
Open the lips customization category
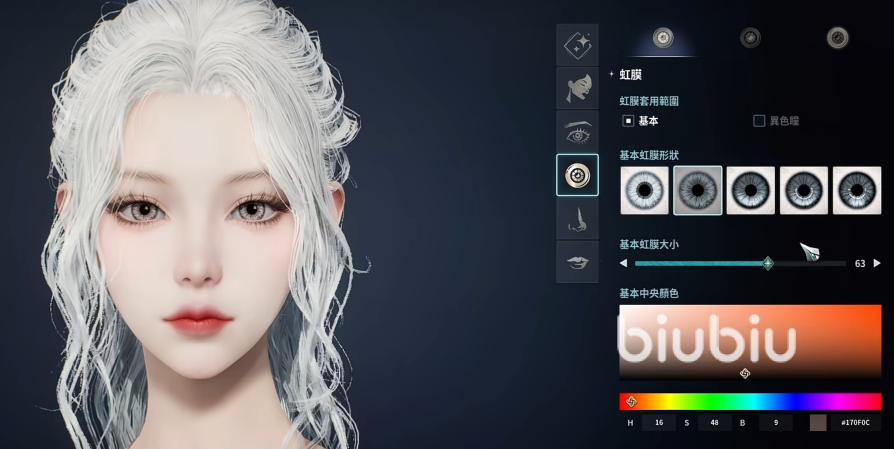click(577, 262)
